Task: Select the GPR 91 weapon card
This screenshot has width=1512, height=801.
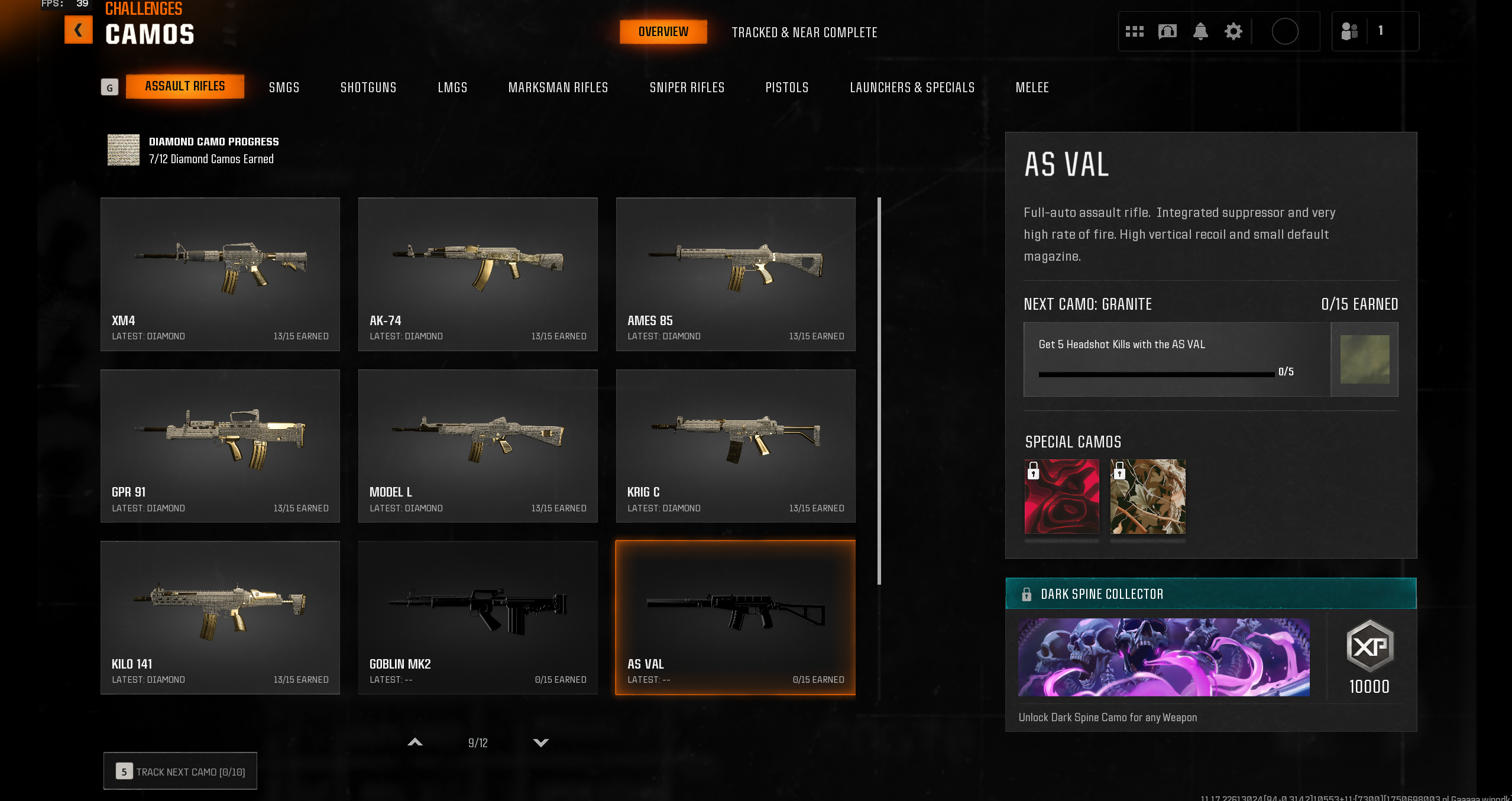Action: click(x=220, y=446)
